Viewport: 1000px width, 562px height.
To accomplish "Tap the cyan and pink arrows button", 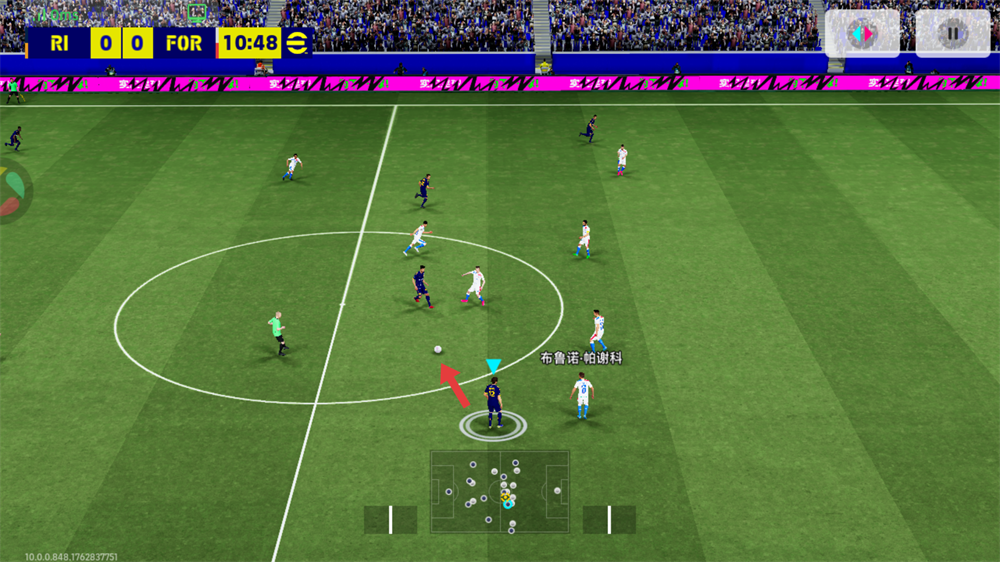I will pos(861,34).
